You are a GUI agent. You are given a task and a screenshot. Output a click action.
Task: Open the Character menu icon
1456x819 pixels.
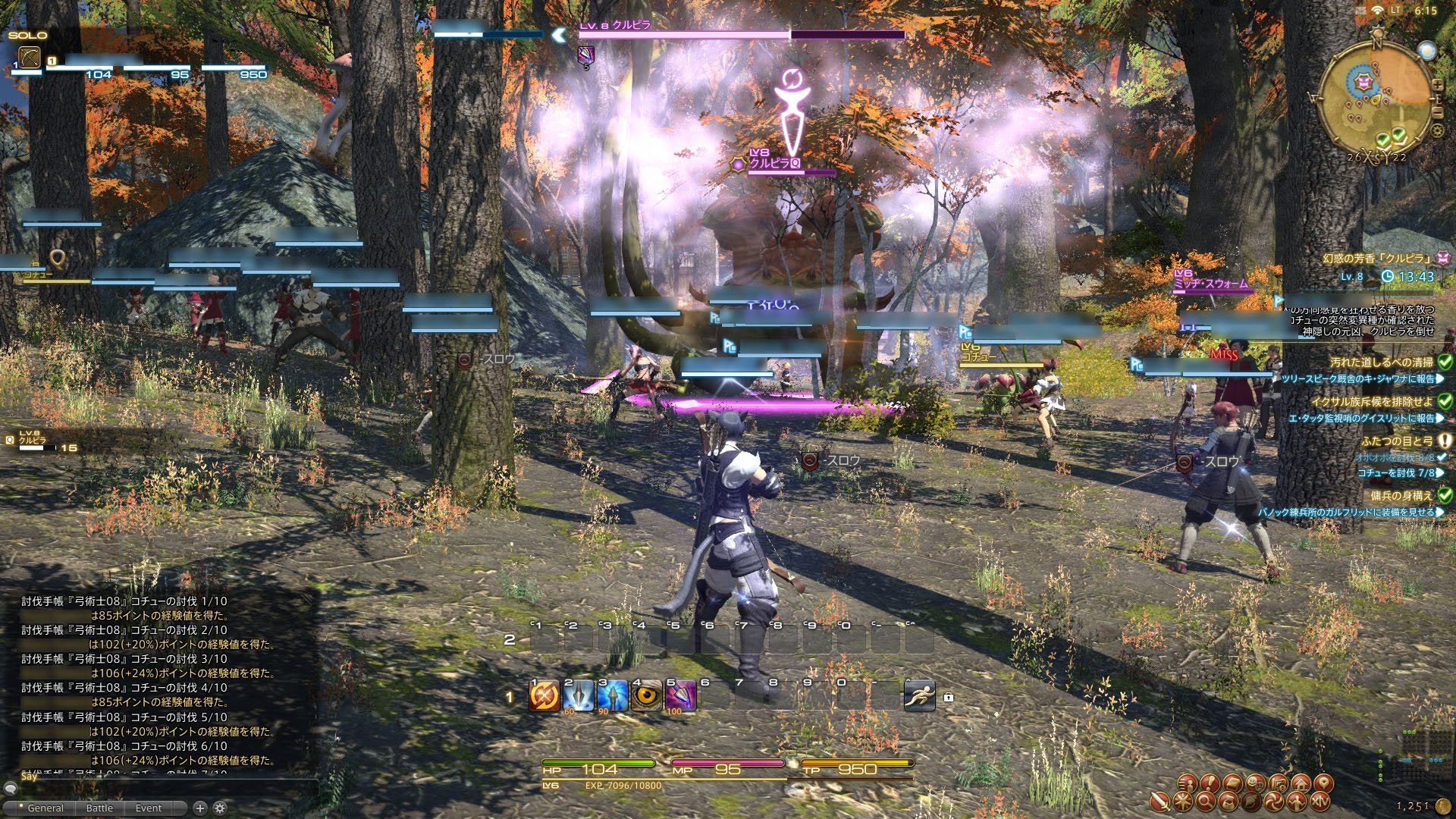tap(1188, 783)
